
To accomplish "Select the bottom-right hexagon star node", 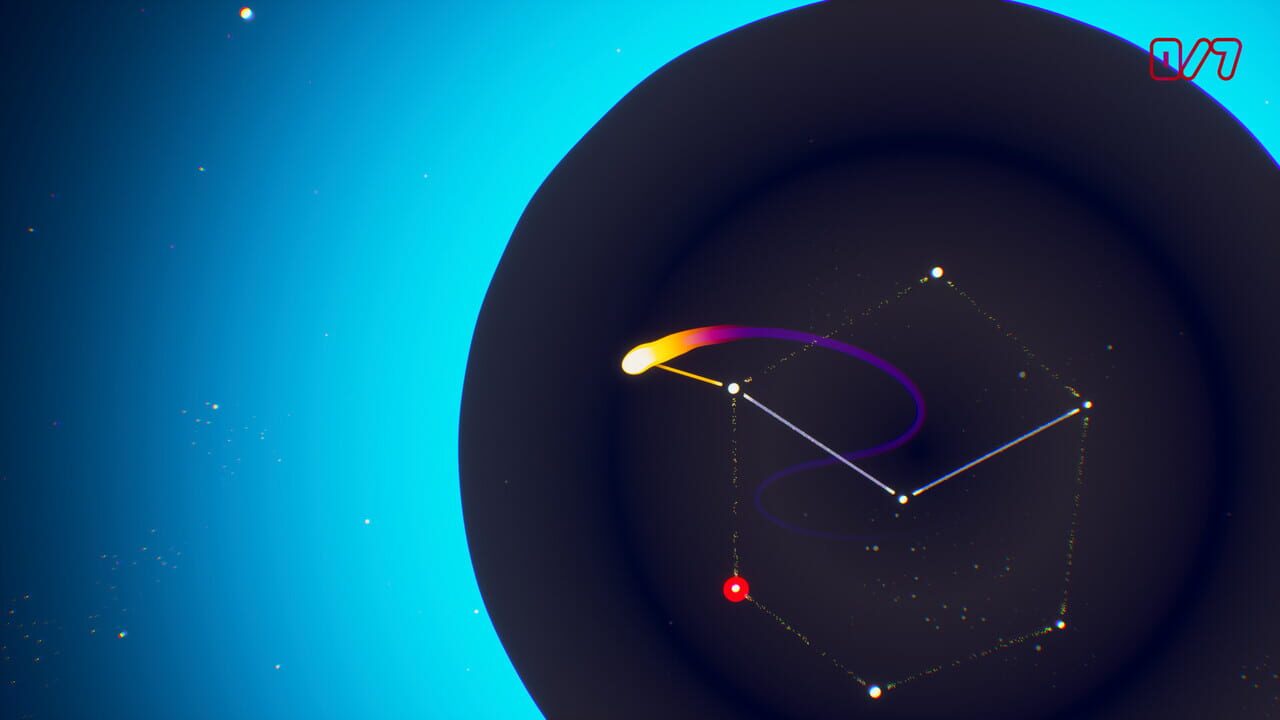I will (1059, 627).
